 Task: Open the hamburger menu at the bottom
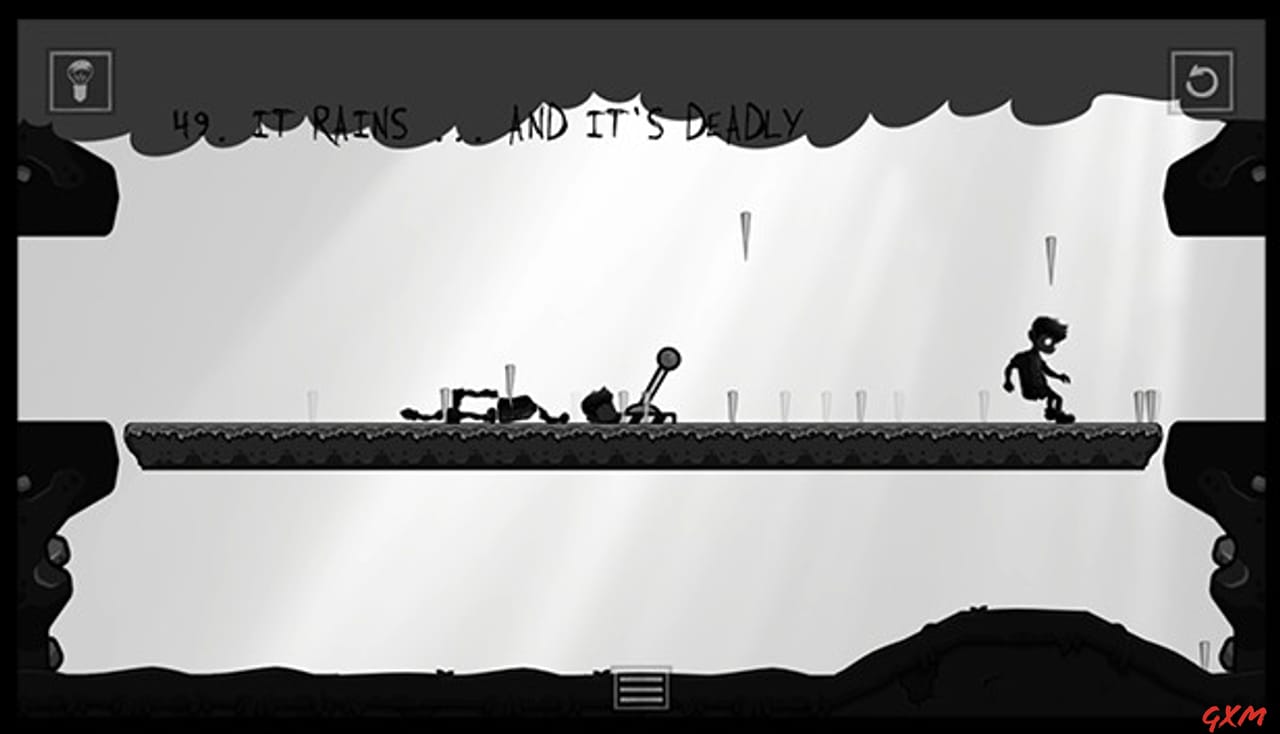tap(640, 687)
